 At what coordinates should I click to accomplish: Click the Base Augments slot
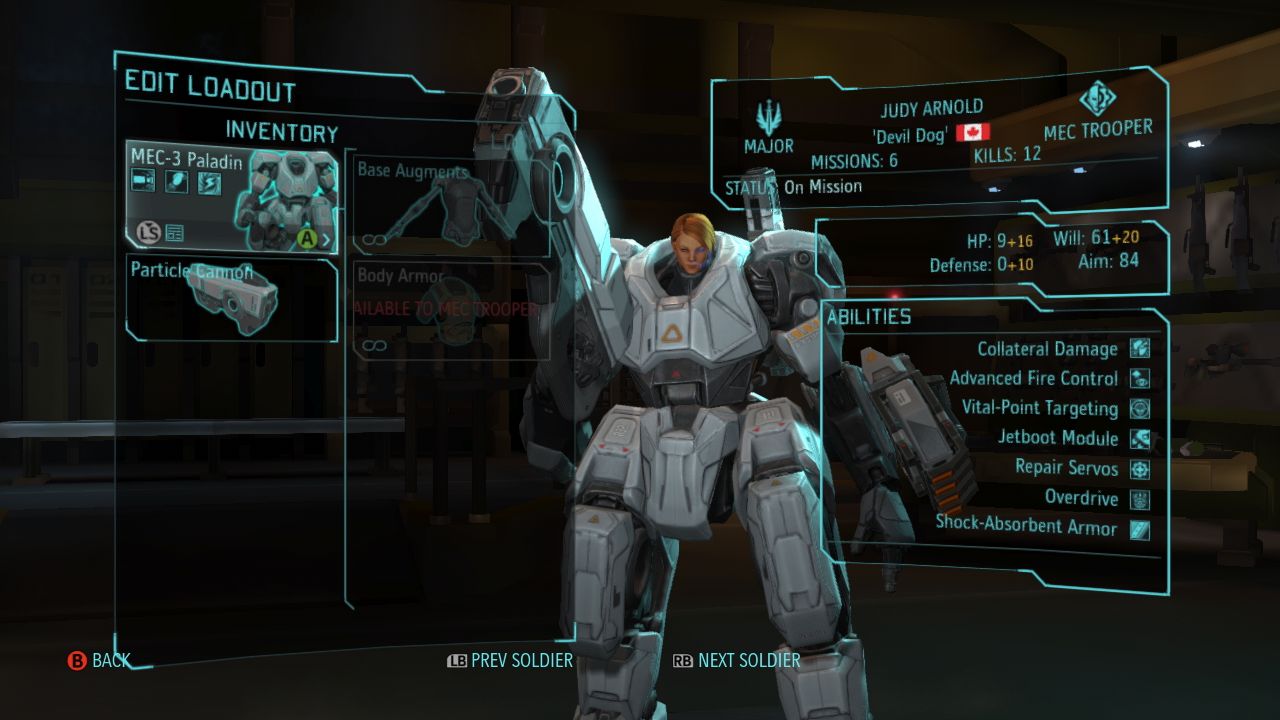pos(452,207)
